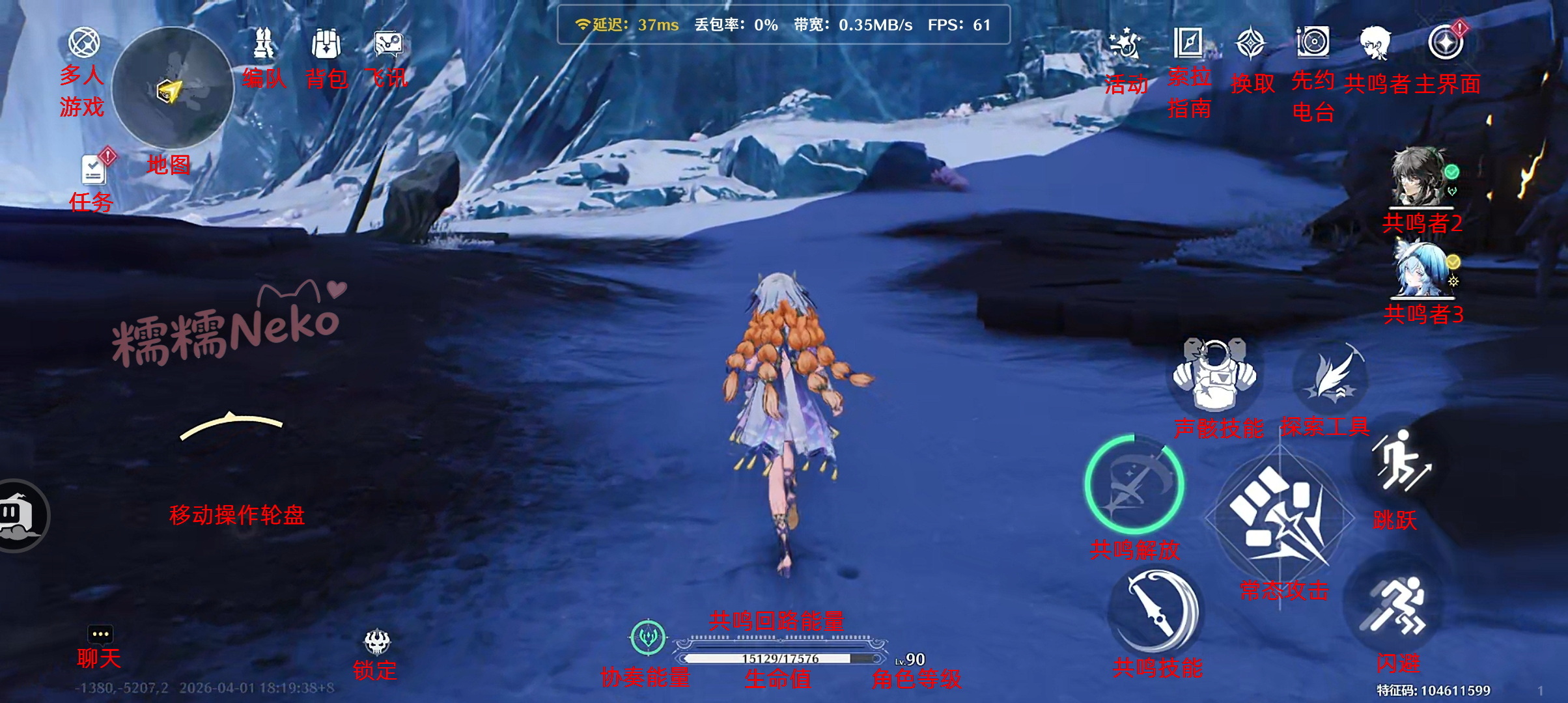Image resolution: width=1568 pixels, height=703 pixels.
Task: Open the Pioneer Podcast radio icon
Action: tap(1313, 43)
